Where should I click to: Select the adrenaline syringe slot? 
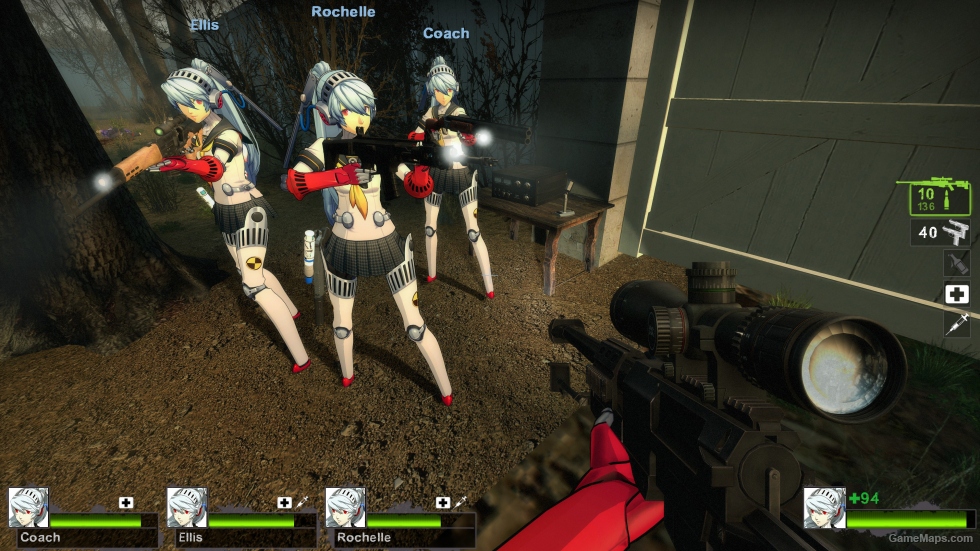click(956, 324)
